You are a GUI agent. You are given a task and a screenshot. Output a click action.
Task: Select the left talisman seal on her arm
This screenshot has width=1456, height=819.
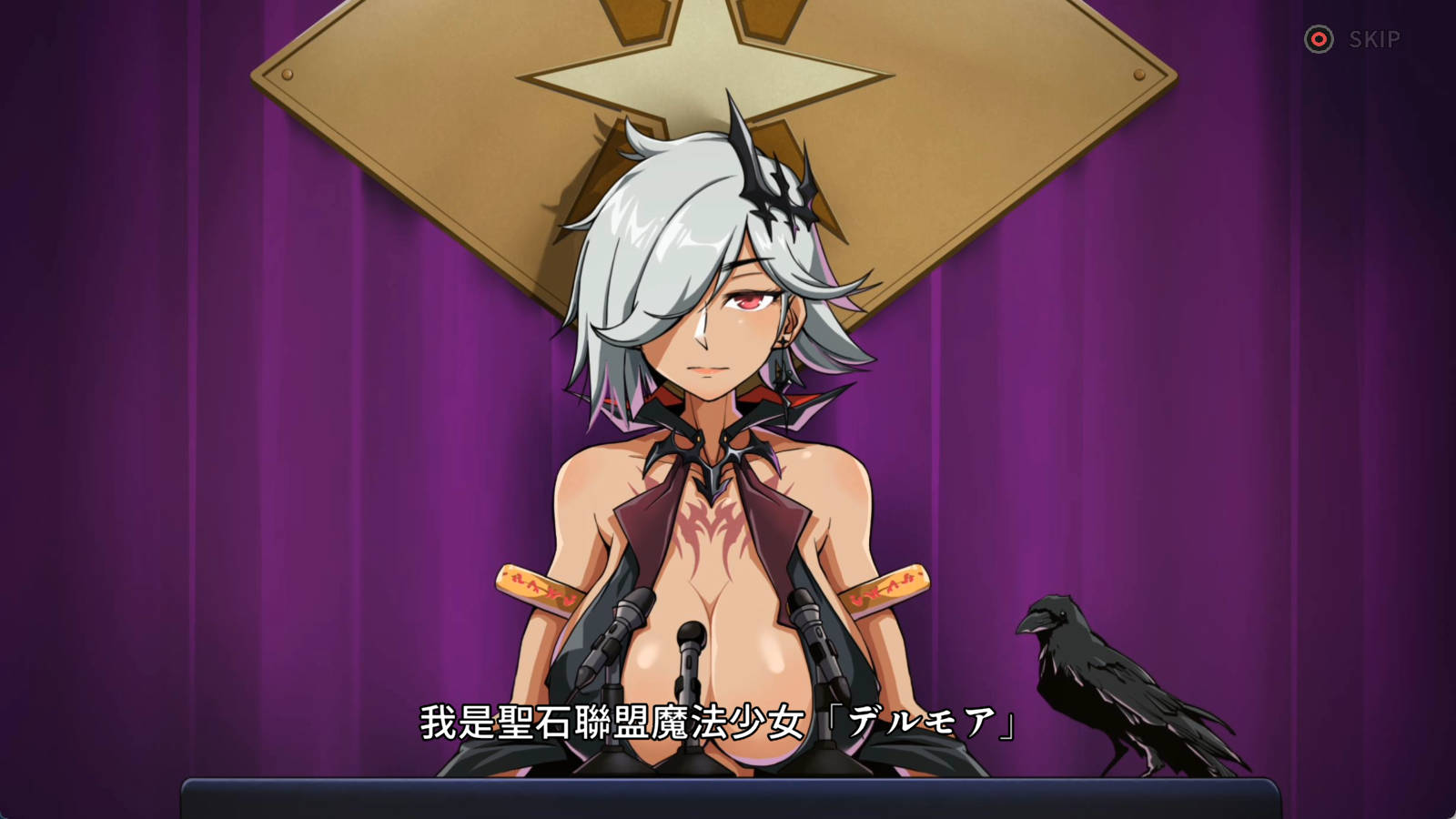[532, 587]
